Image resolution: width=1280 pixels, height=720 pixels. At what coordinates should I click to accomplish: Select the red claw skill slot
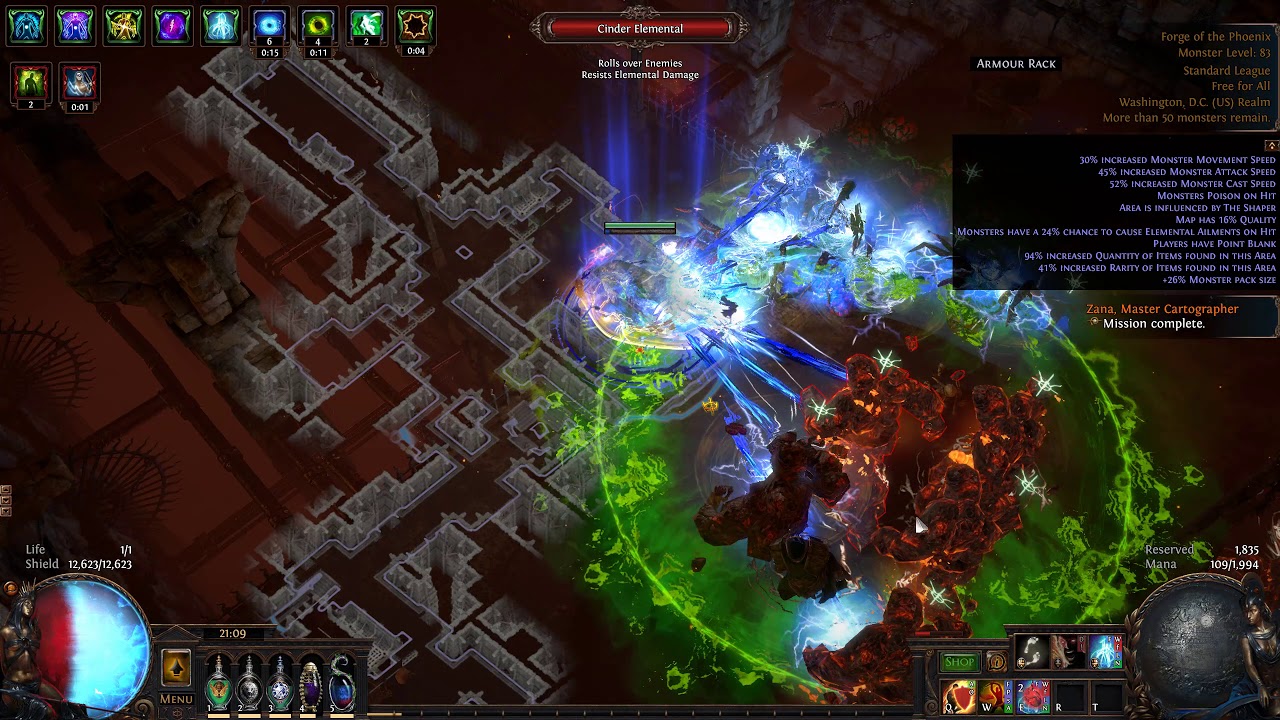tap(1067, 653)
